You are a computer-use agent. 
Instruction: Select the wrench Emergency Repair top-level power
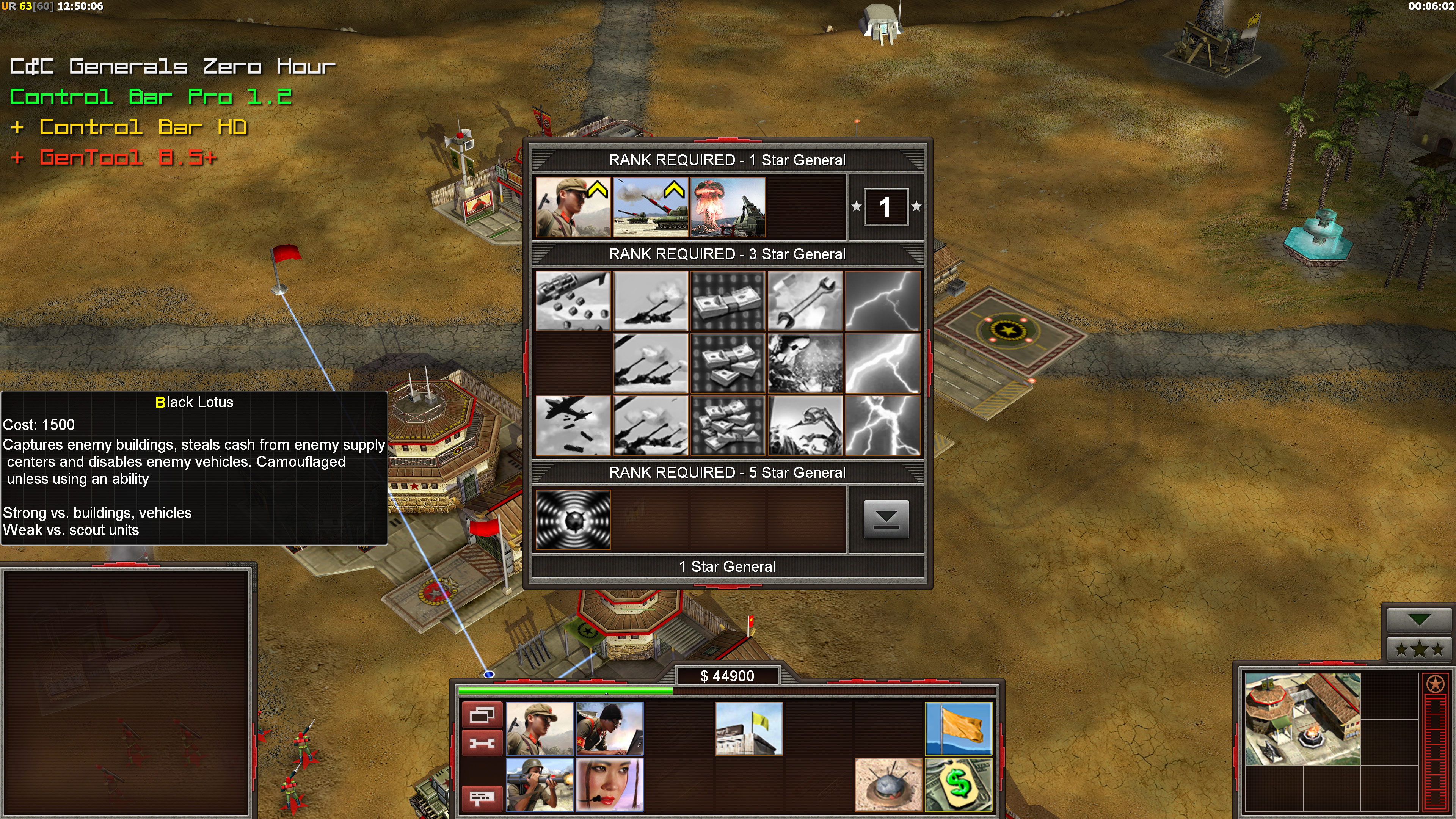coord(805,301)
